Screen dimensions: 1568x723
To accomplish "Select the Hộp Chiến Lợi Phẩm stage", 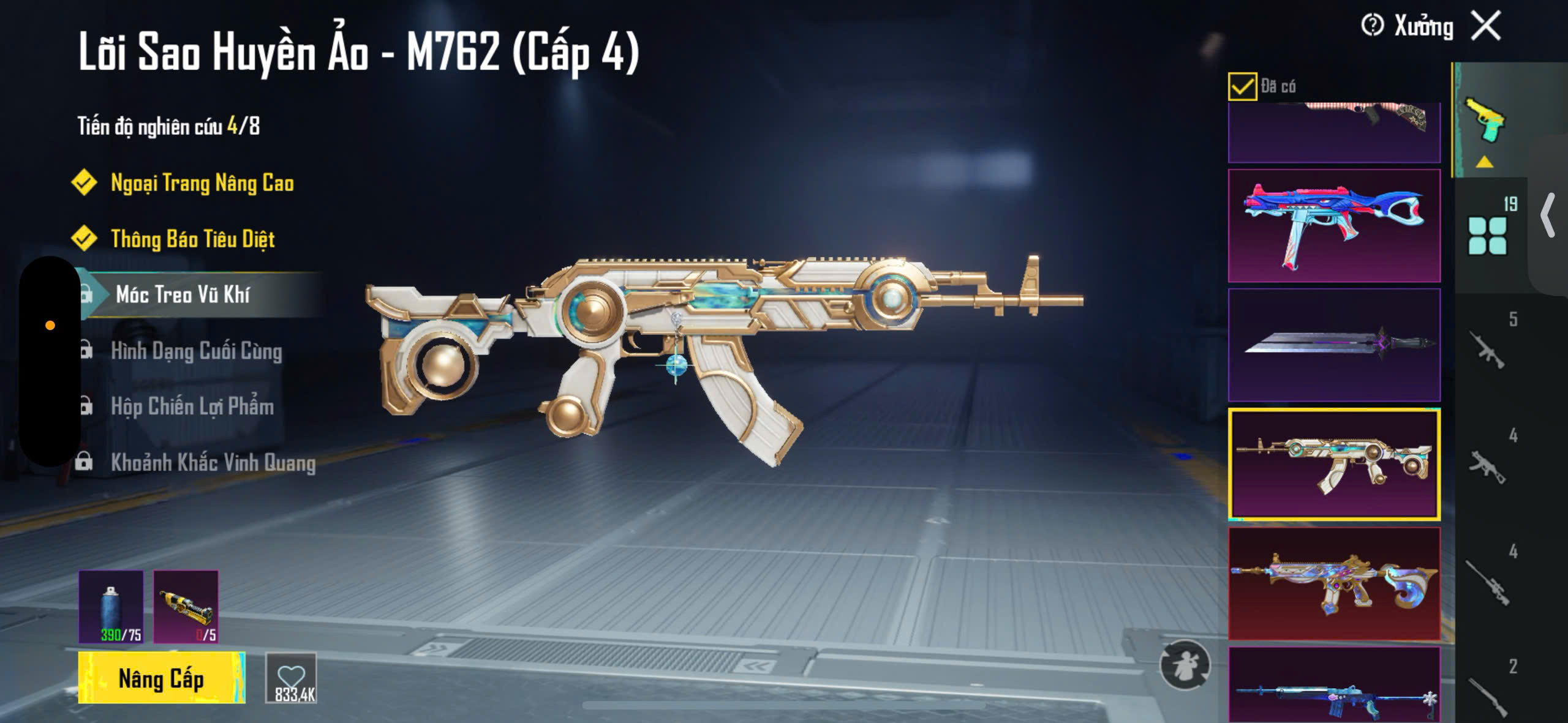I will (192, 406).
